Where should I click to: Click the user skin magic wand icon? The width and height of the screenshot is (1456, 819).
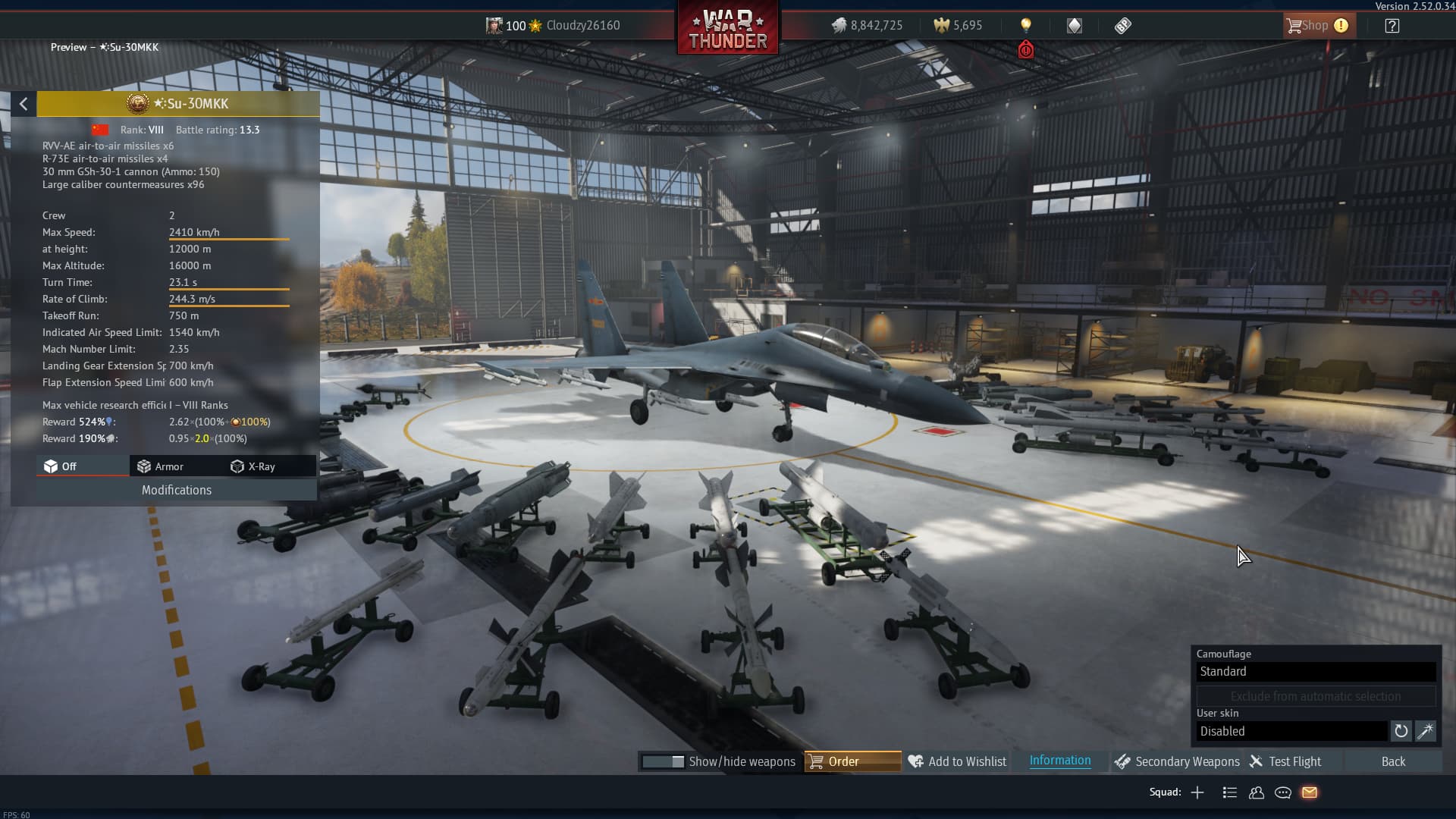click(1426, 731)
